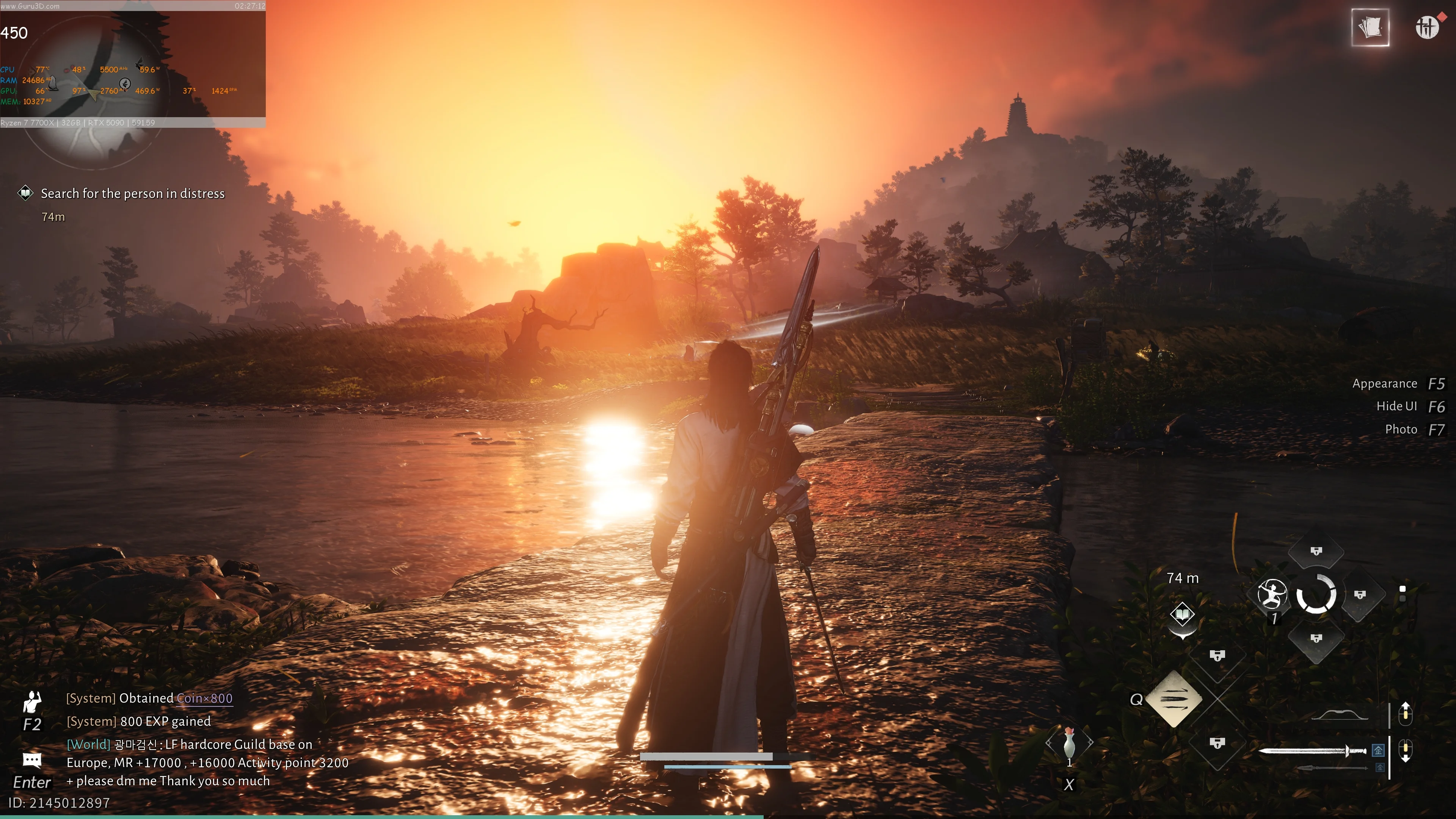Open the World chat message from 광마검신

click(207, 763)
